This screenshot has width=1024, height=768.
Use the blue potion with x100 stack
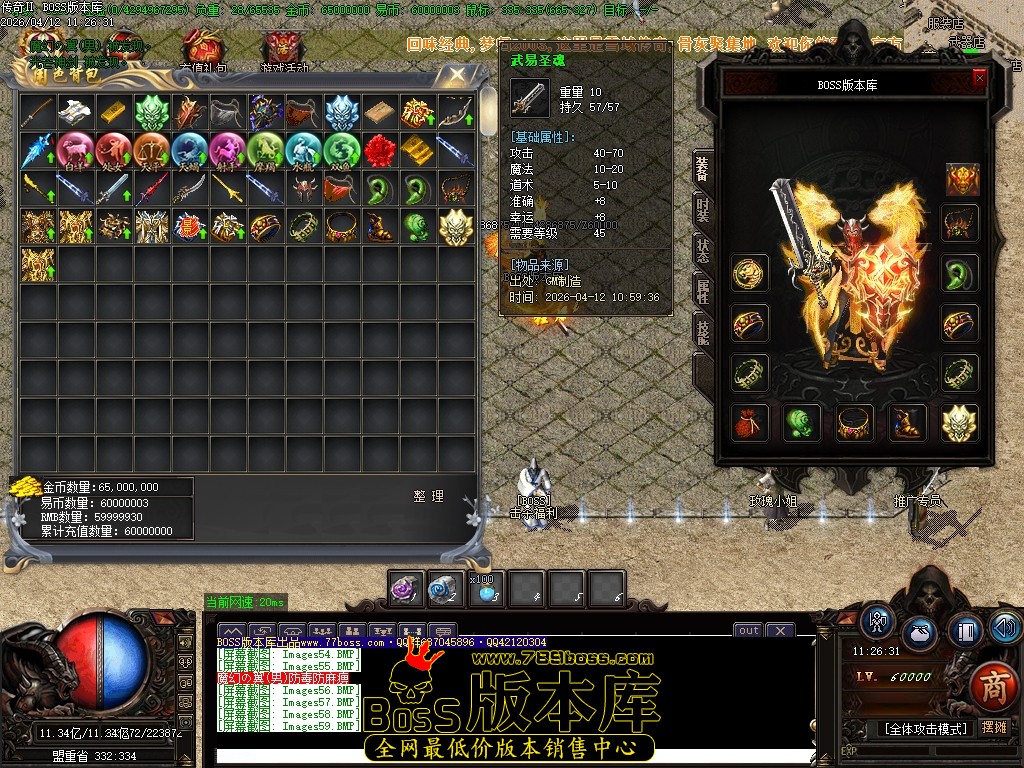click(x=487, y=590)
